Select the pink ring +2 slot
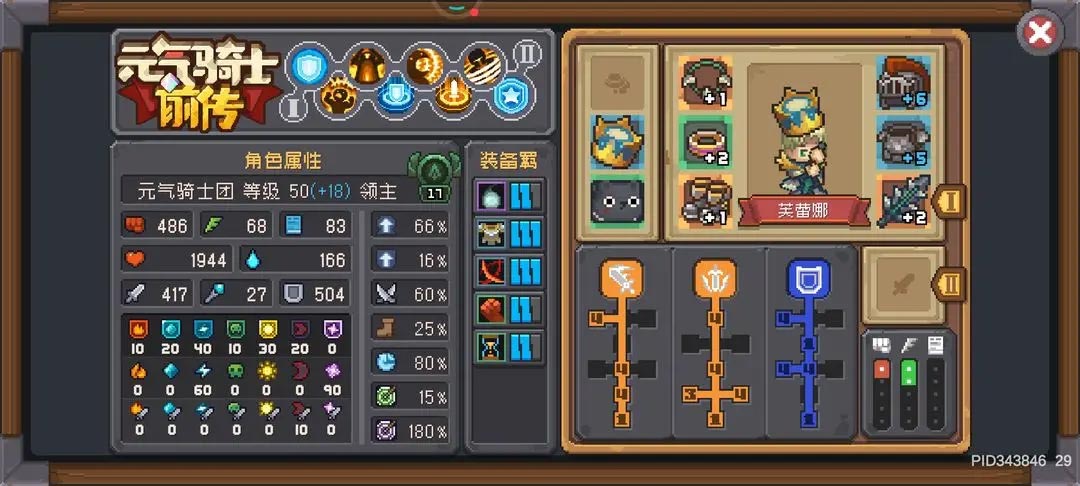Screen dimensions: 1080x486 (706, 141)
